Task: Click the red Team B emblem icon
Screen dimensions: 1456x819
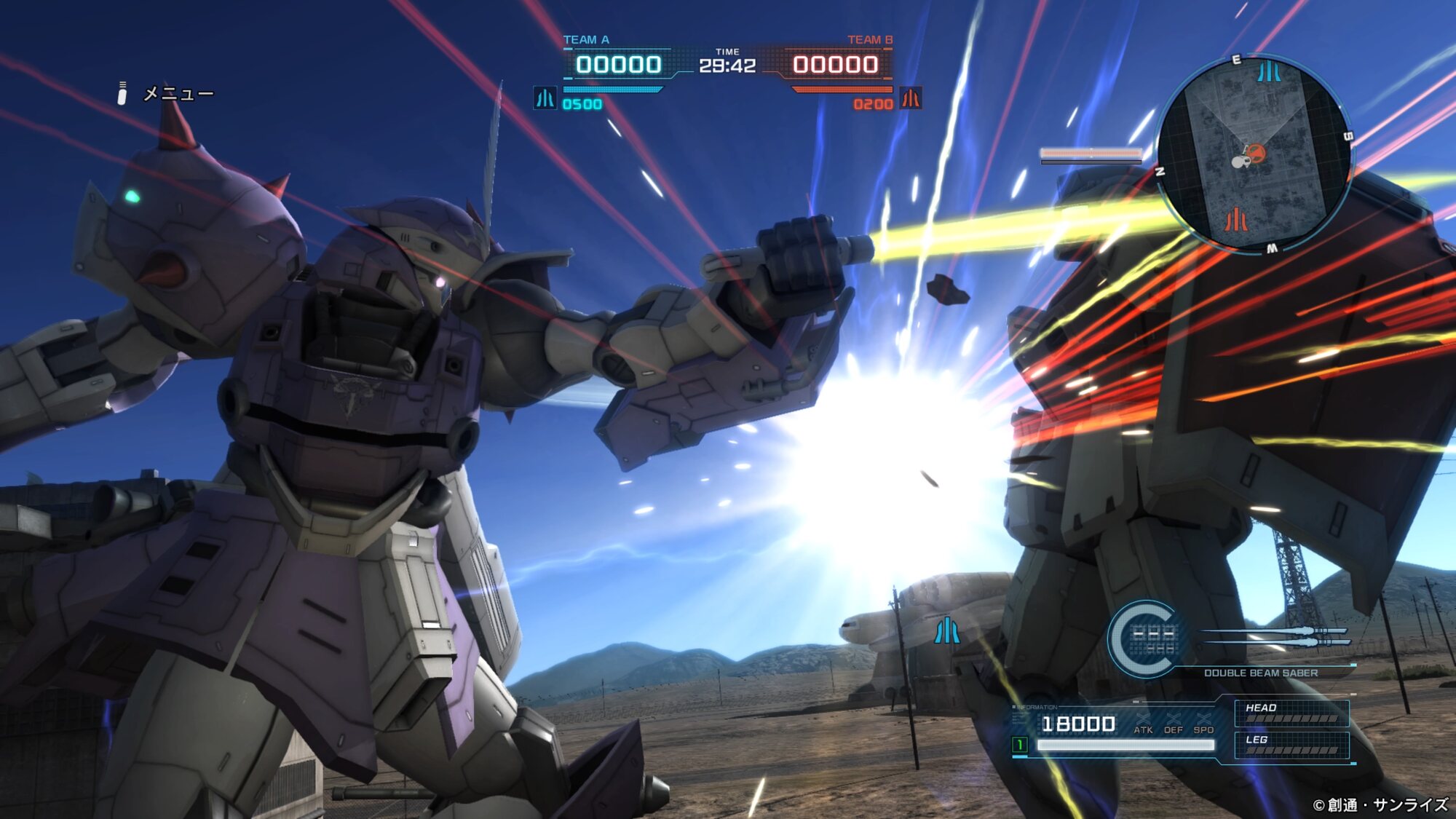Action: (x=911, y=98)
